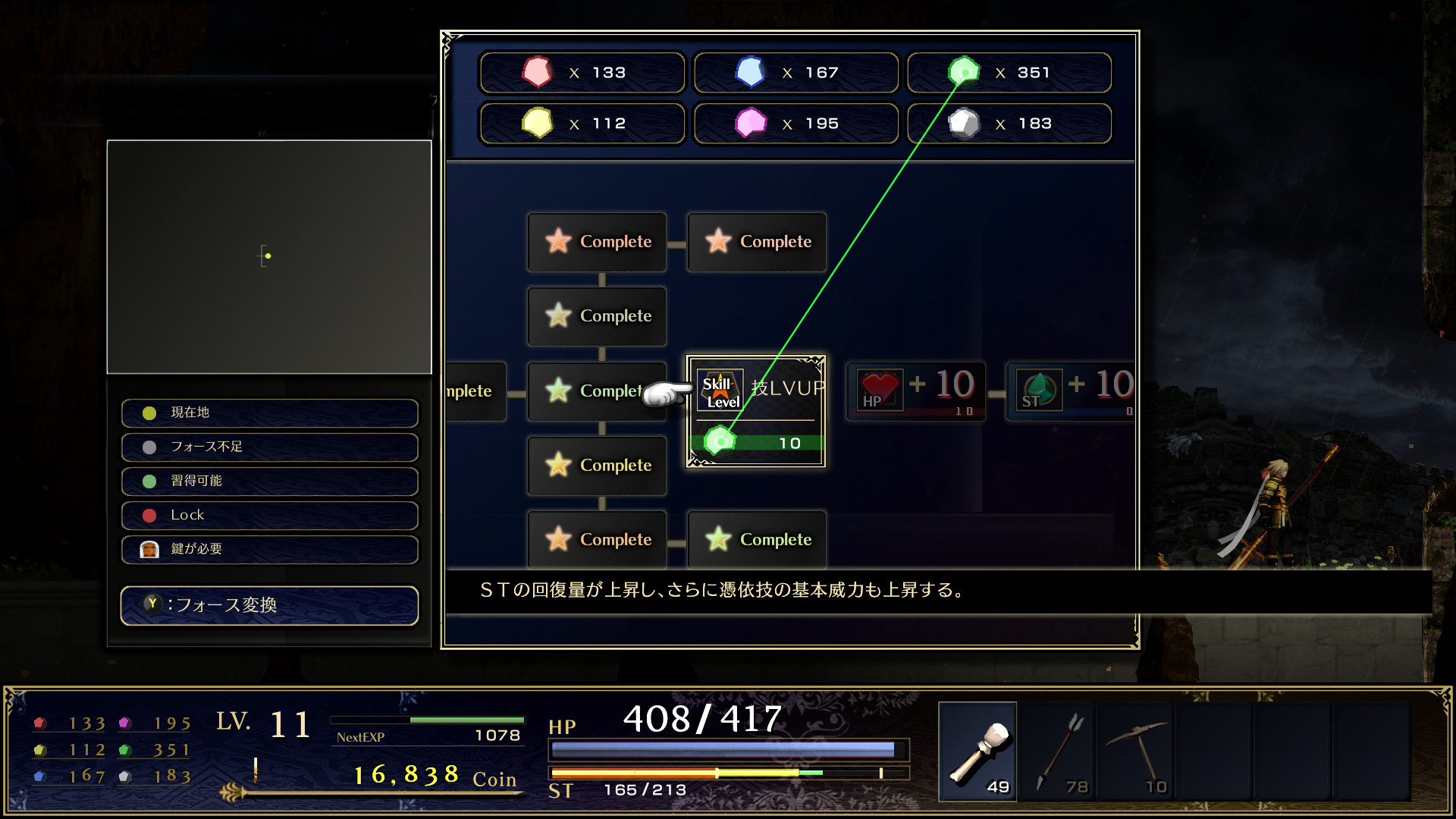Switch to the minimap panel
Image resolution: width=1456 pixels, height=819 pixels.
coord(269,256)
